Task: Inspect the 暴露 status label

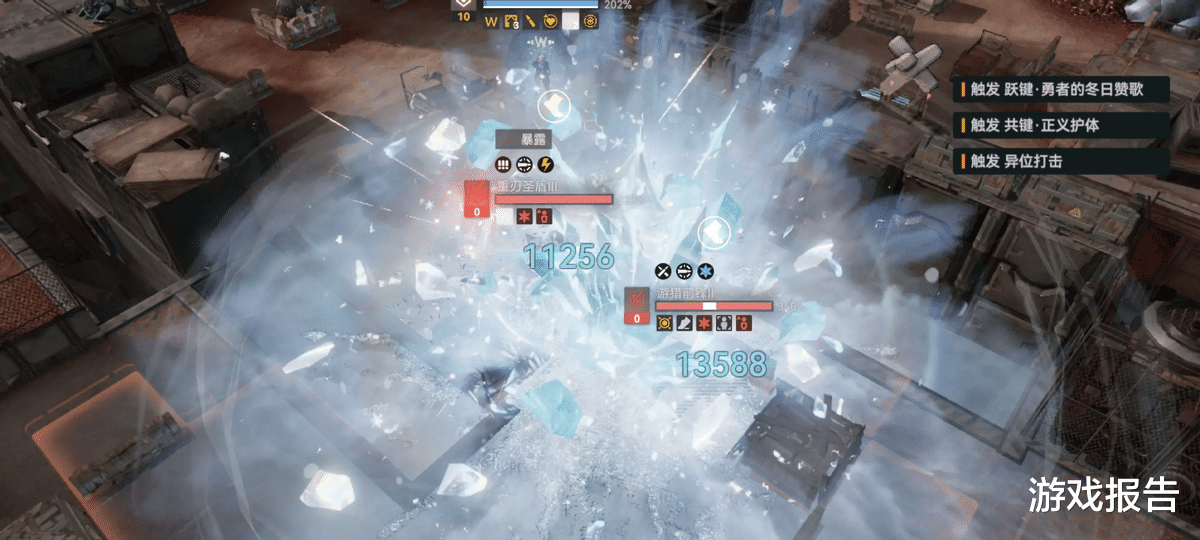Action: (x=523, y=141)
